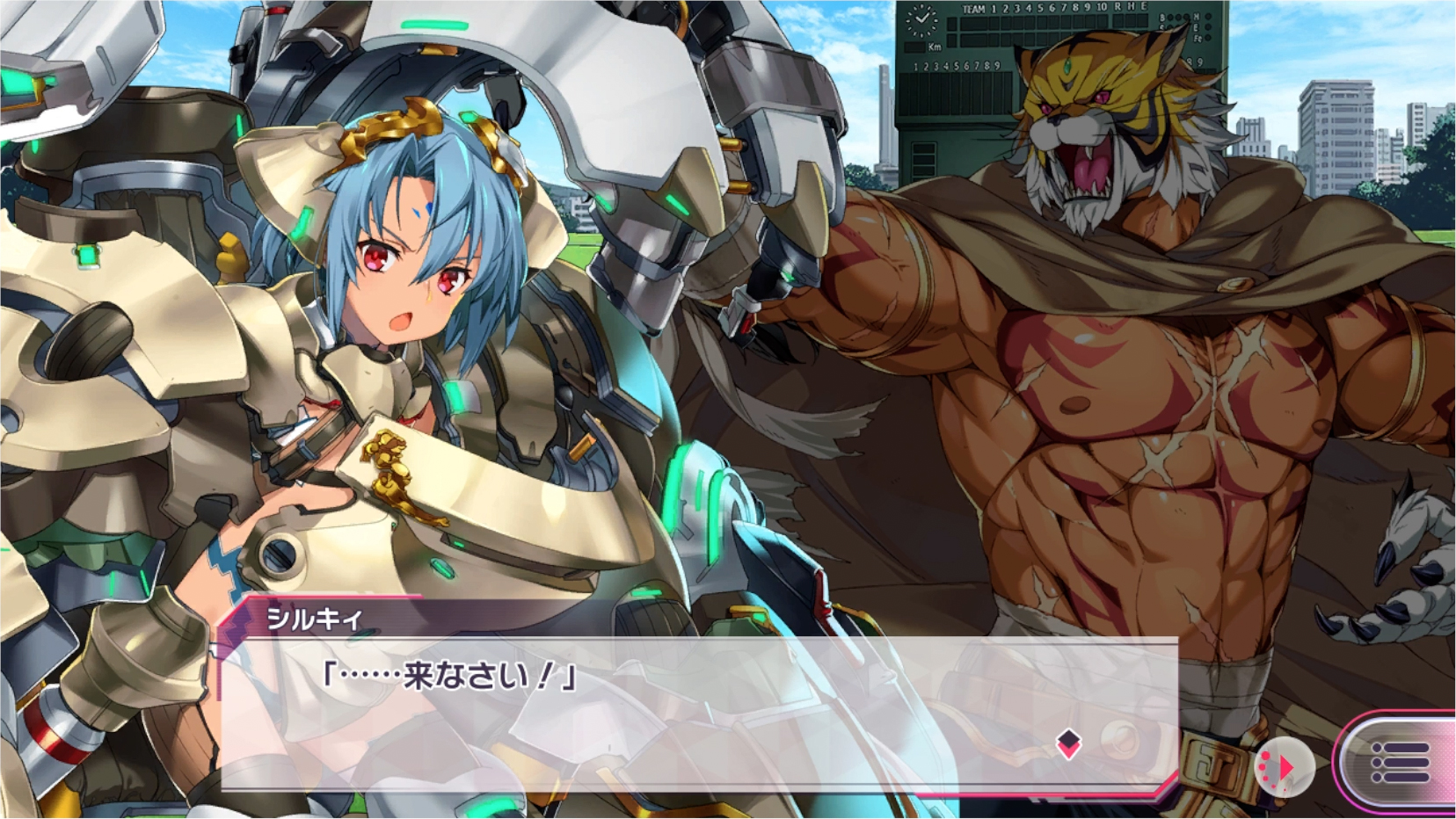
Task: Toggle the auto-play round button
Action: pyautogui.click(x=1283, y=767)
